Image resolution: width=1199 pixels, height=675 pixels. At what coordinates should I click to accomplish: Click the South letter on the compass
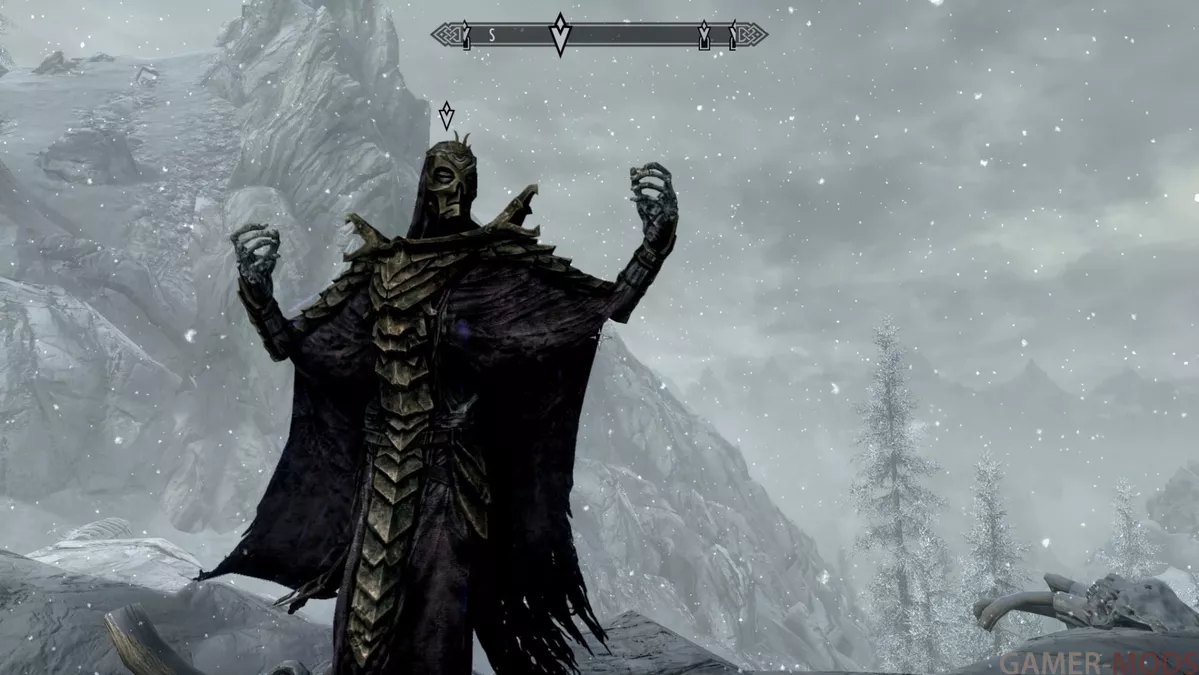coord(492,35)
